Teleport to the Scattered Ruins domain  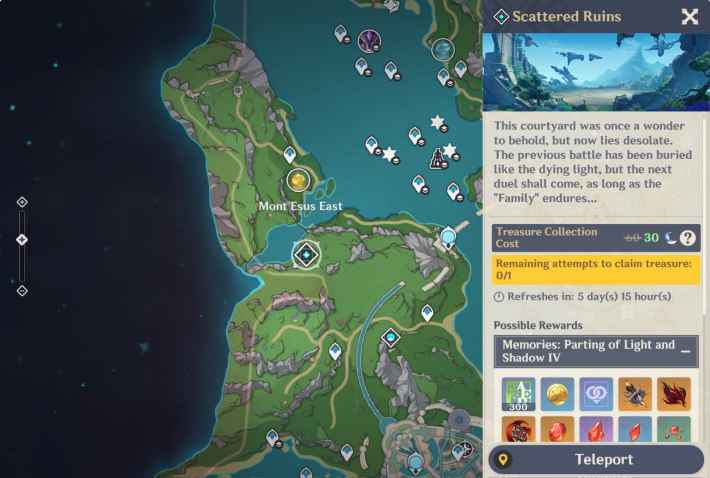pyautogui.click(x=597, y=459)
